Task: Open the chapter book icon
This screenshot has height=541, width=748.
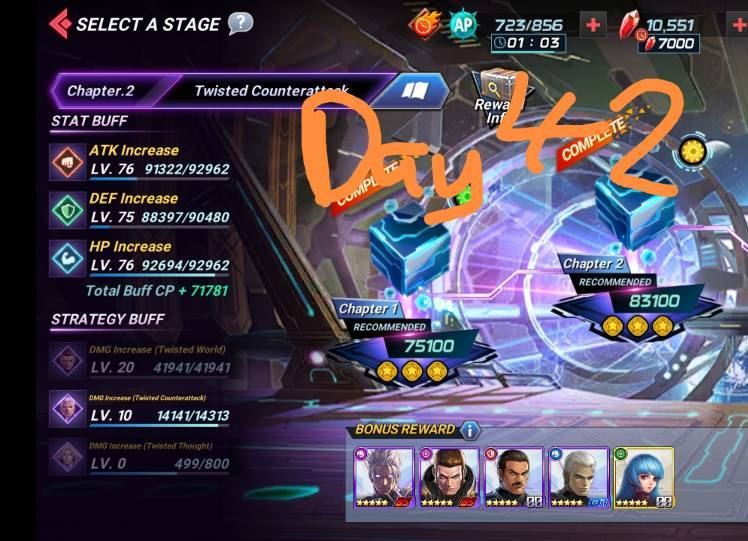Action: (x=415, y=91)
